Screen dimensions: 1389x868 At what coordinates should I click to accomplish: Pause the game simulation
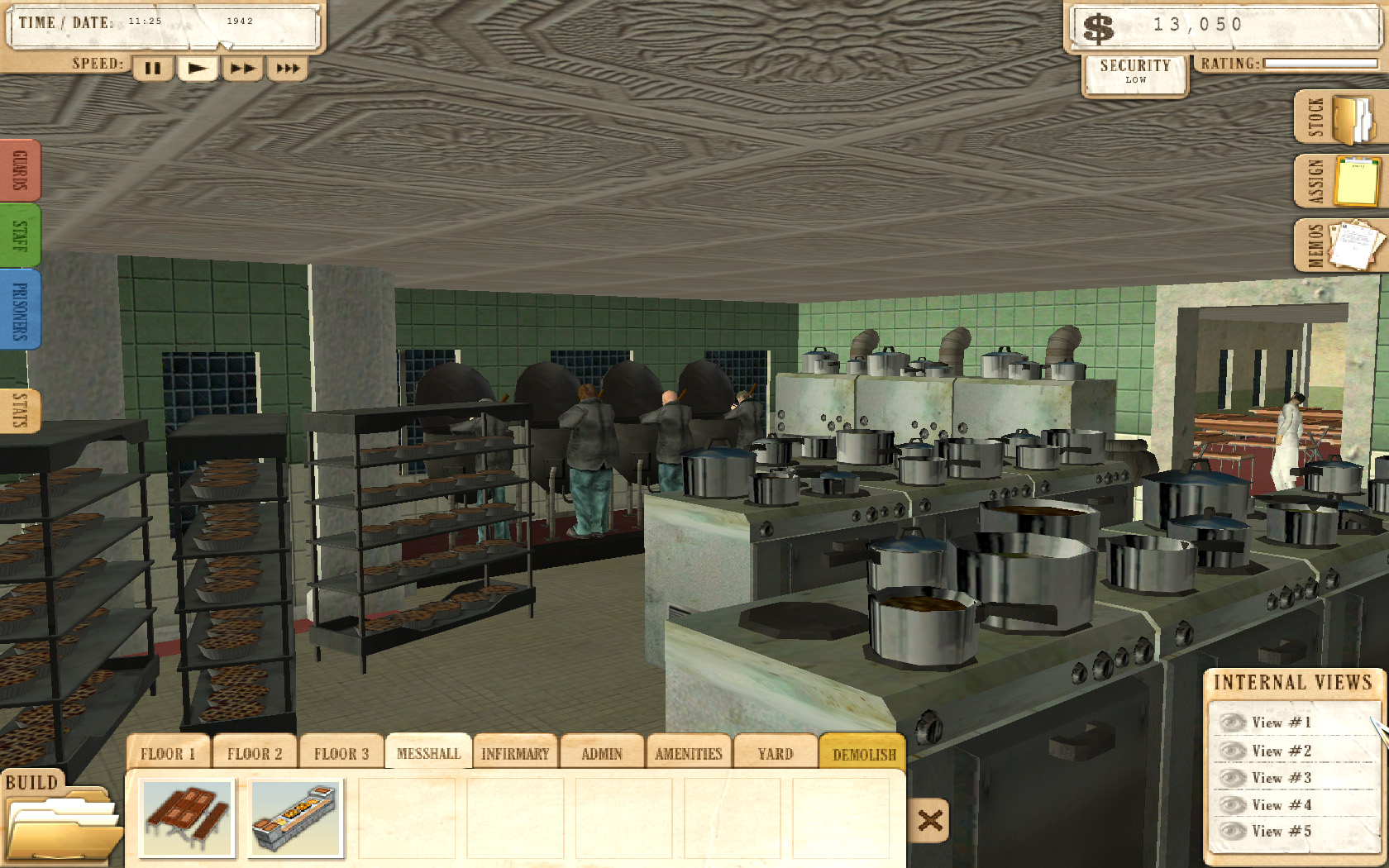pyautogui.click(x=152, y=69)
